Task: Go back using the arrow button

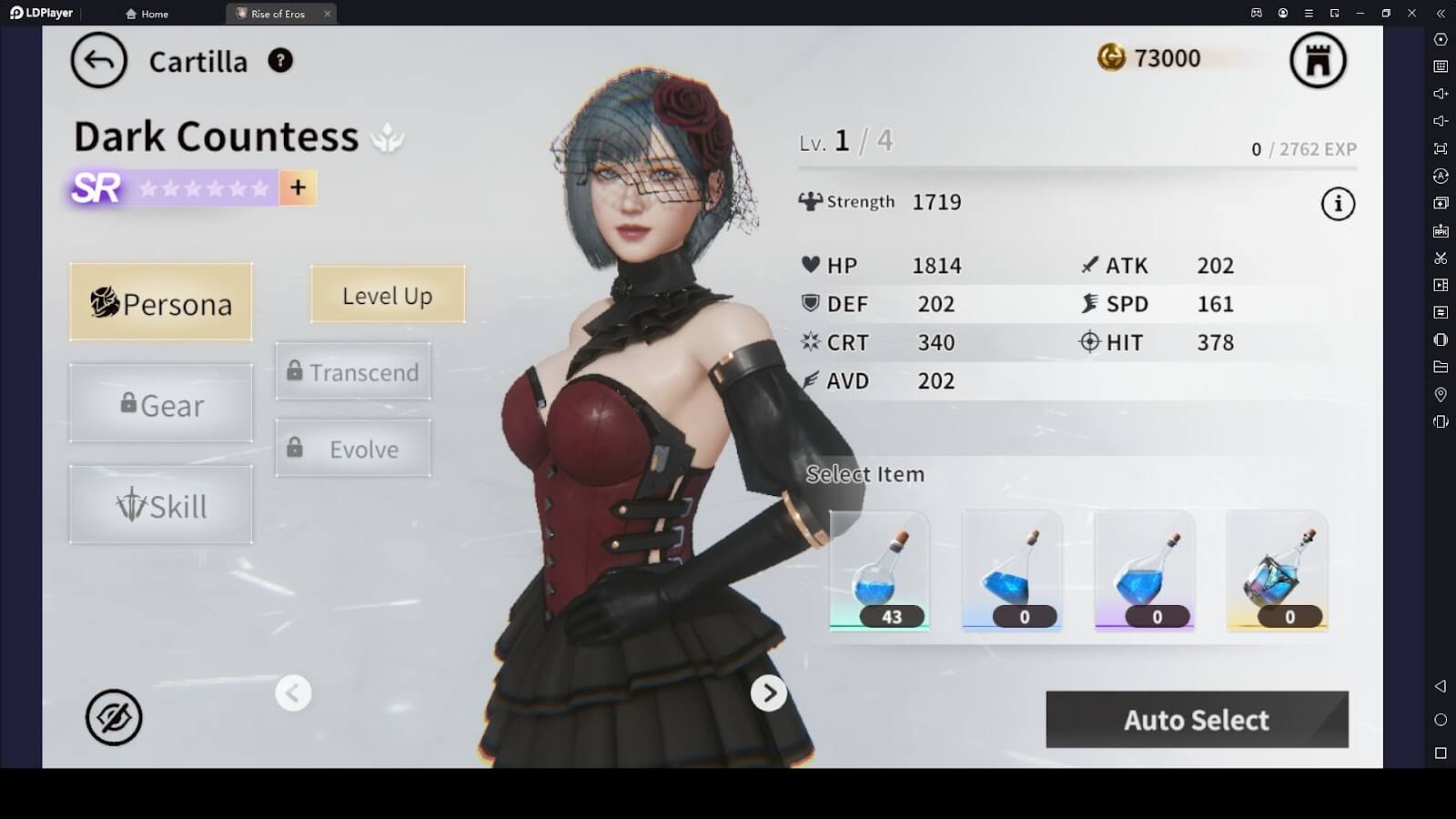Action: 98,61
